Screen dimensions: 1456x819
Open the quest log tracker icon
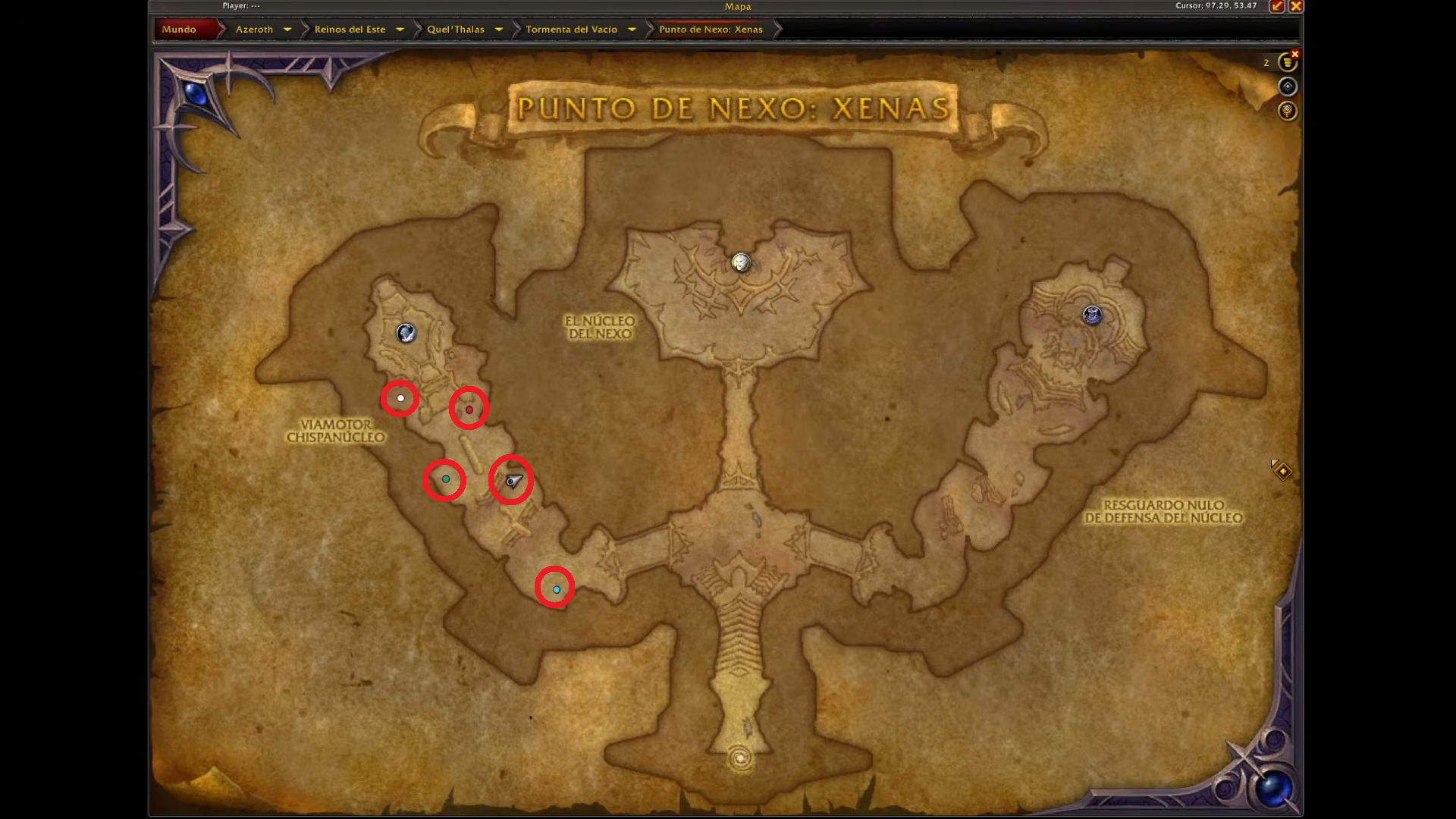(x=1288, y=63)
